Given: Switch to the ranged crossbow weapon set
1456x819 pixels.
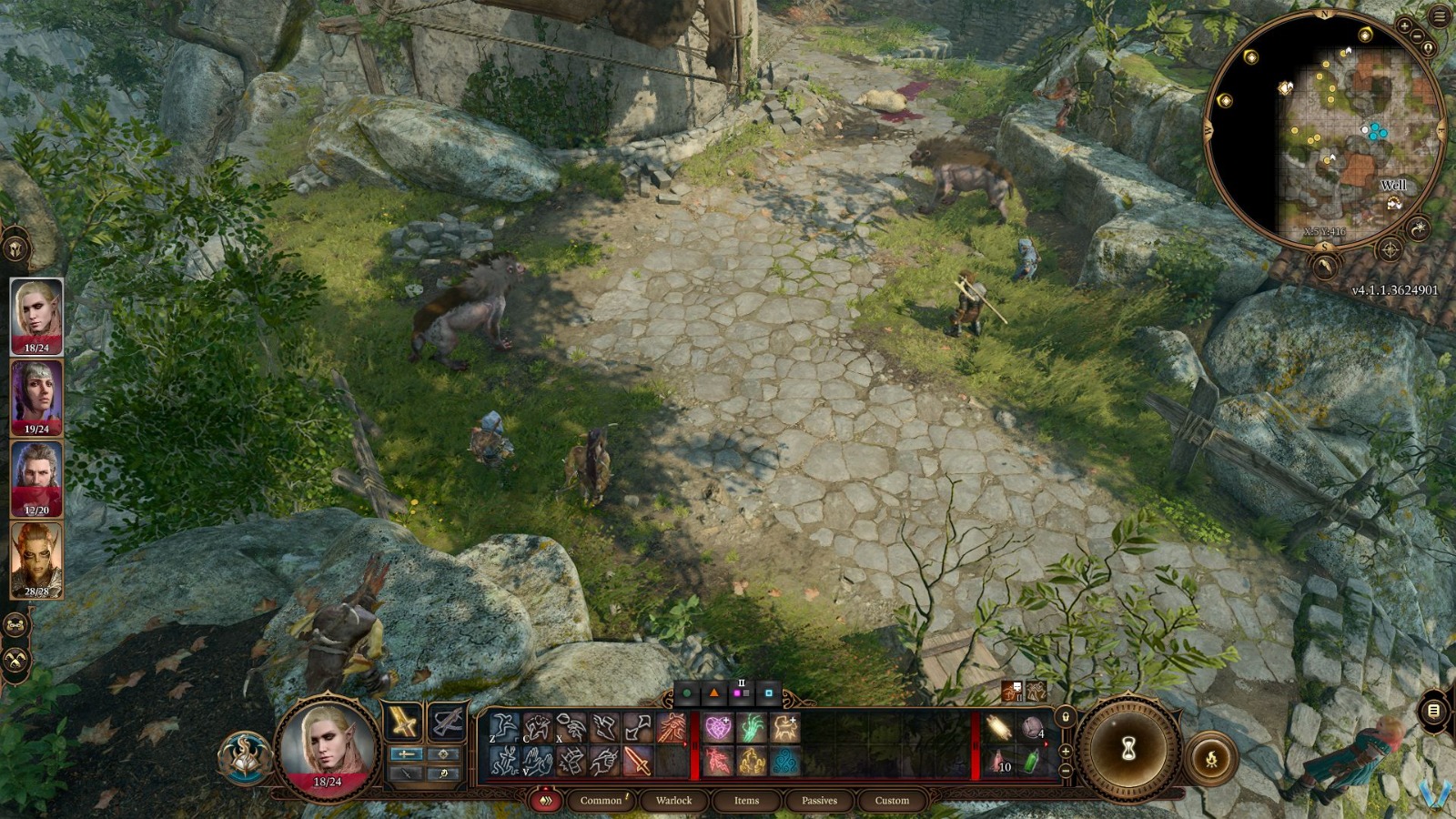Looking at the screenshot, I should coord(447,722).
